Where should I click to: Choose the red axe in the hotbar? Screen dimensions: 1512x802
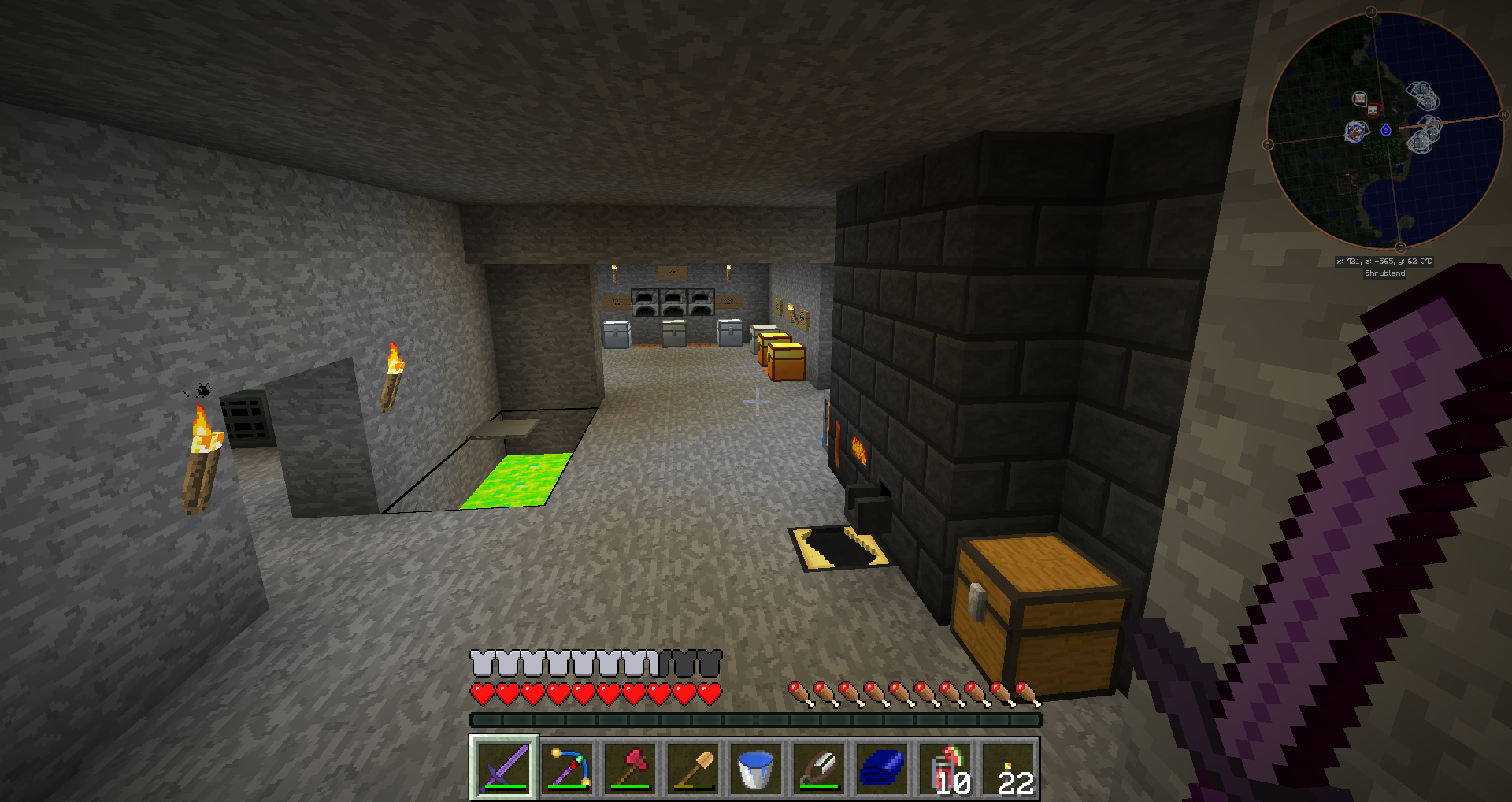pos(630,767)
